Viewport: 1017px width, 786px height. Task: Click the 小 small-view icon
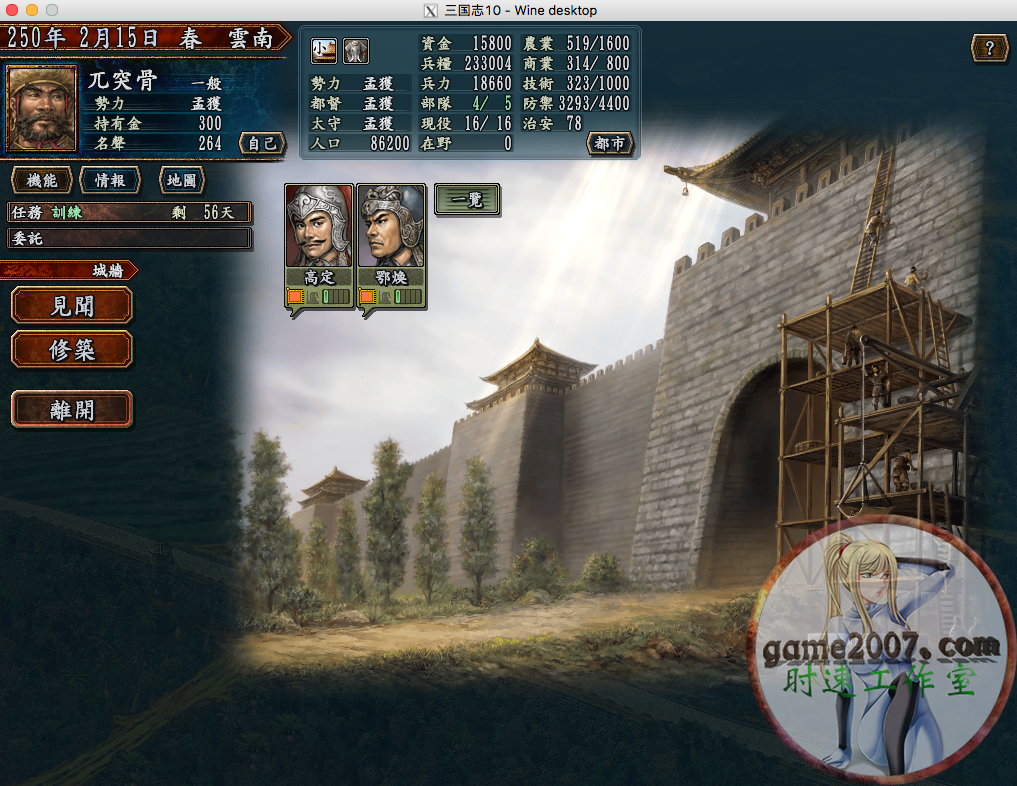[x=323, y=49]
